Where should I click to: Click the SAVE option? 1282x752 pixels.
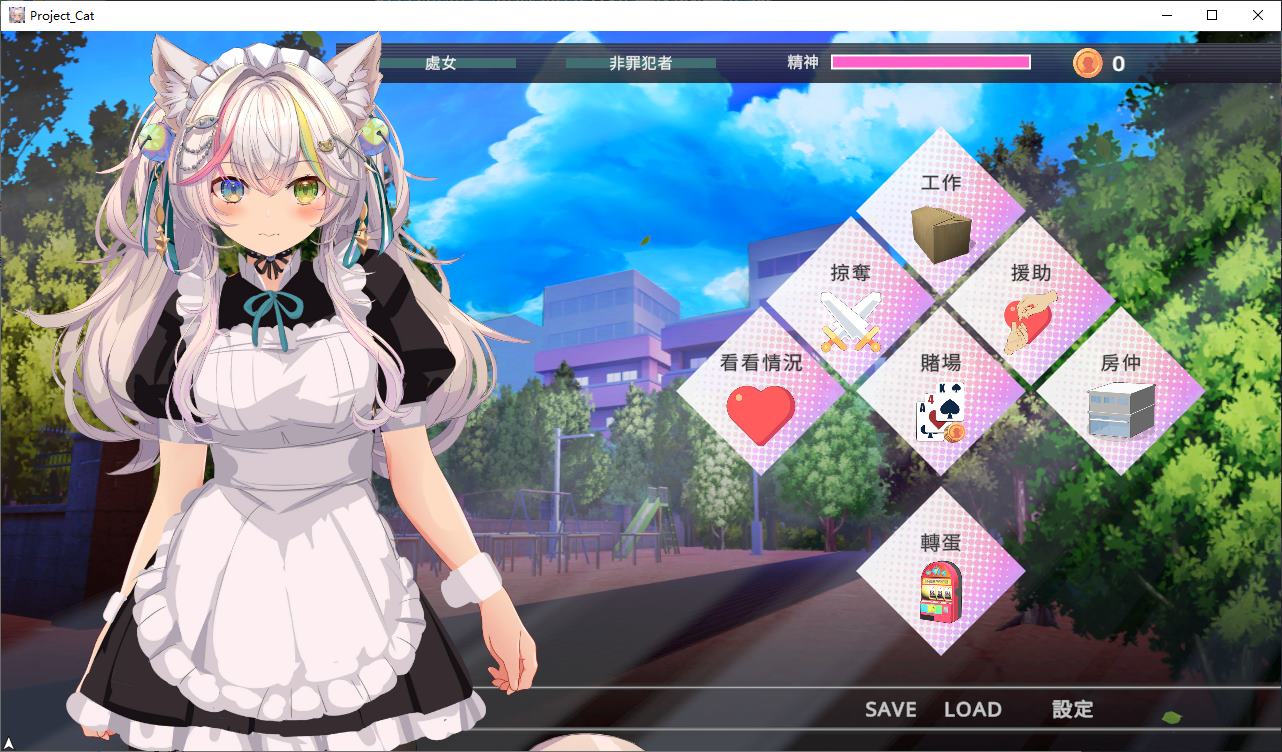click(x=891, y=709)
